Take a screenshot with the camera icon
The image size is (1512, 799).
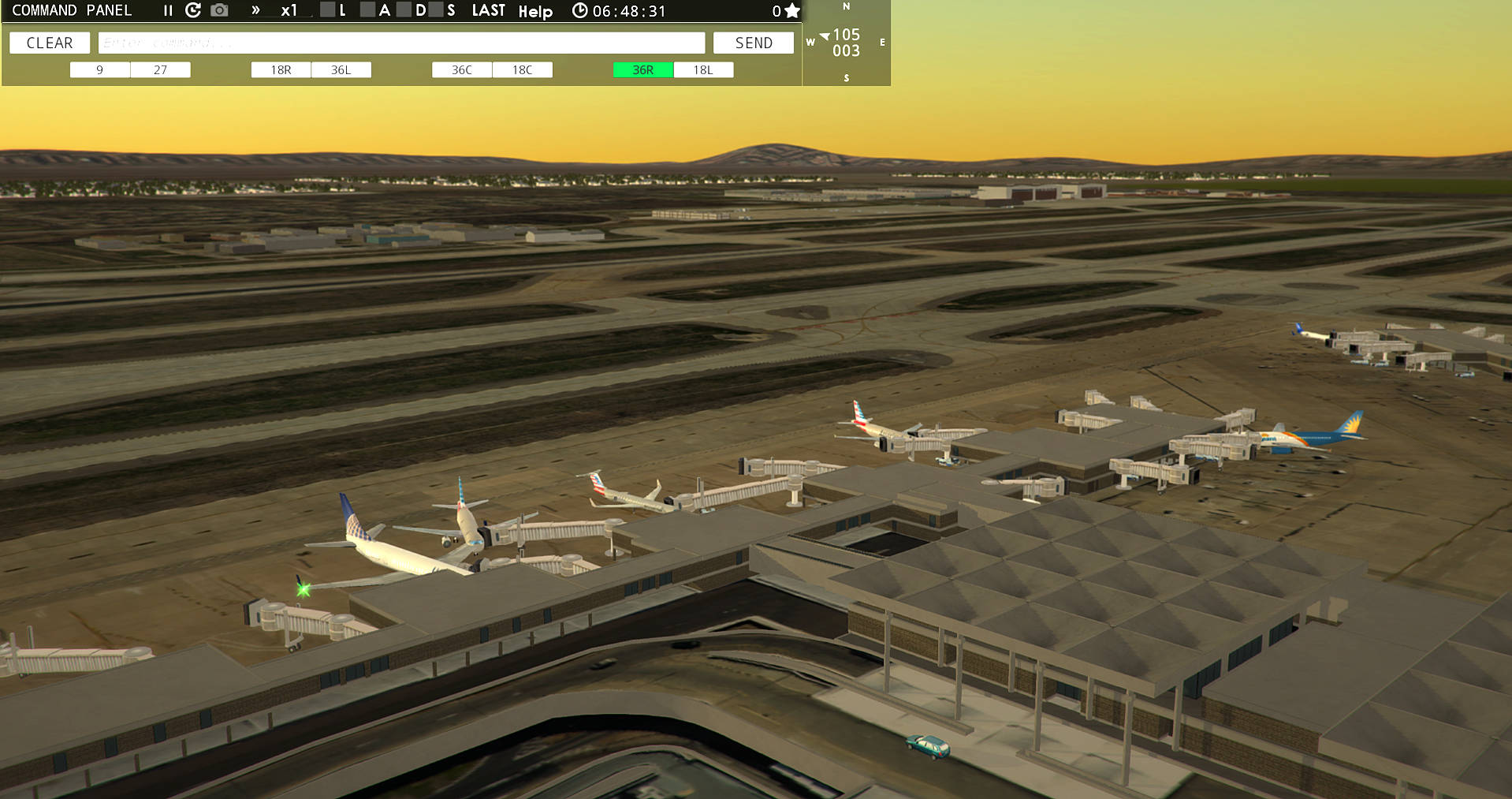(x=218, y=10)
